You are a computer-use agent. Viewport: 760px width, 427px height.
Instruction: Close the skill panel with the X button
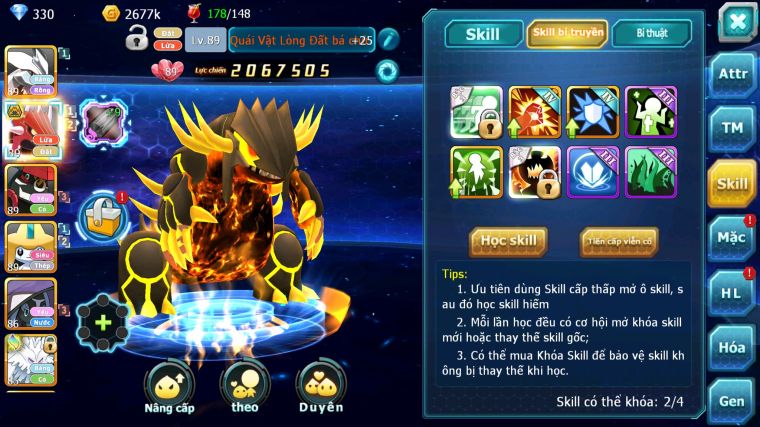[x=736, y=21]
